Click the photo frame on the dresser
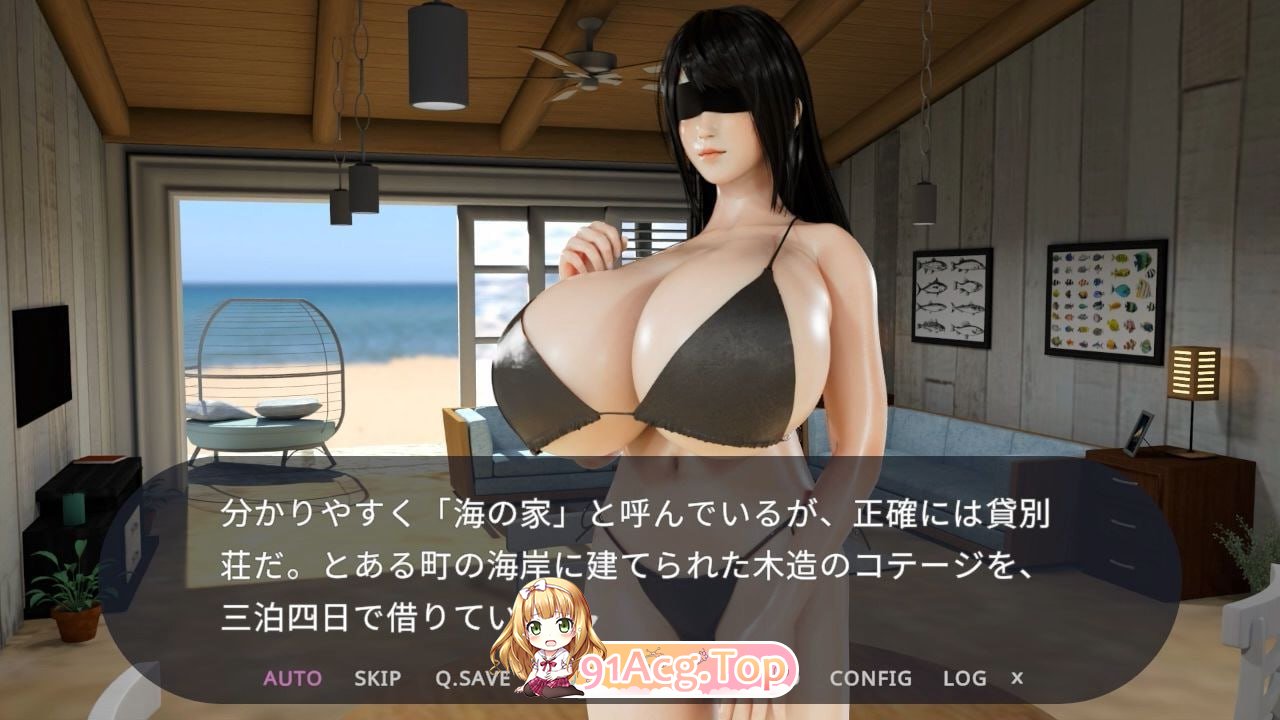1280x720 pixels. 1140,432
